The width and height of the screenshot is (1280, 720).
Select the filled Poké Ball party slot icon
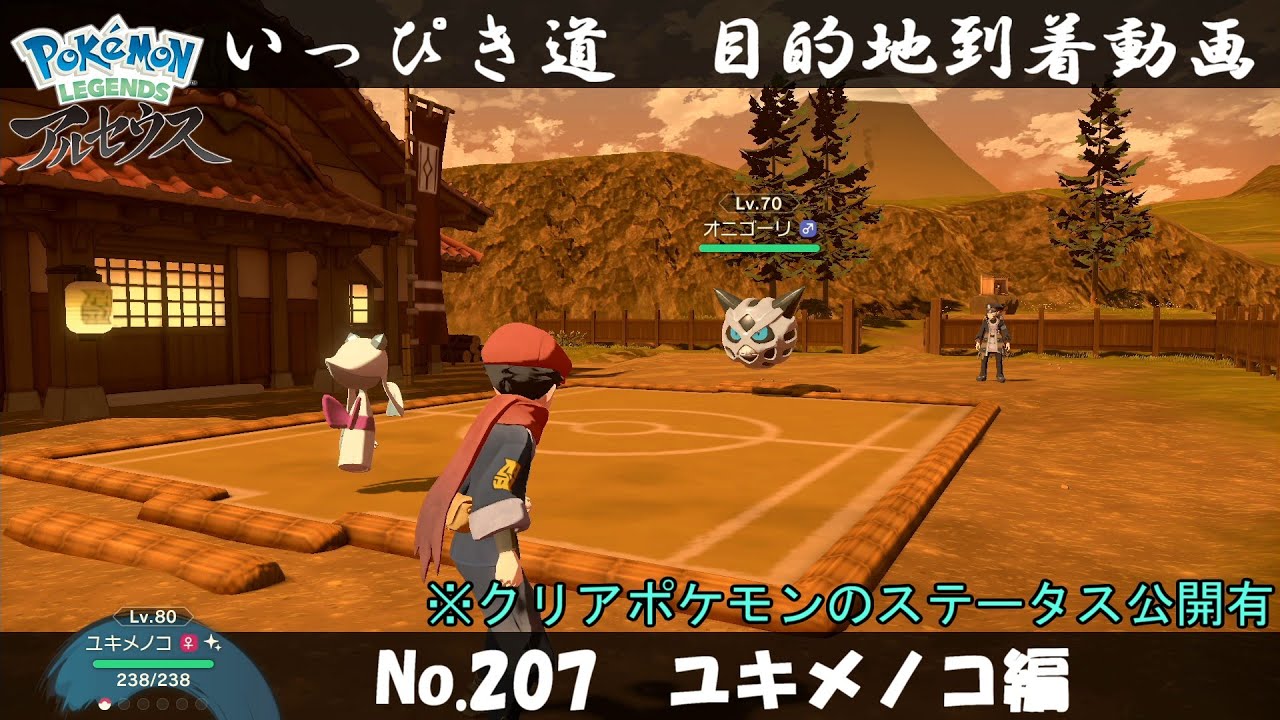click(x=104, y=704)
